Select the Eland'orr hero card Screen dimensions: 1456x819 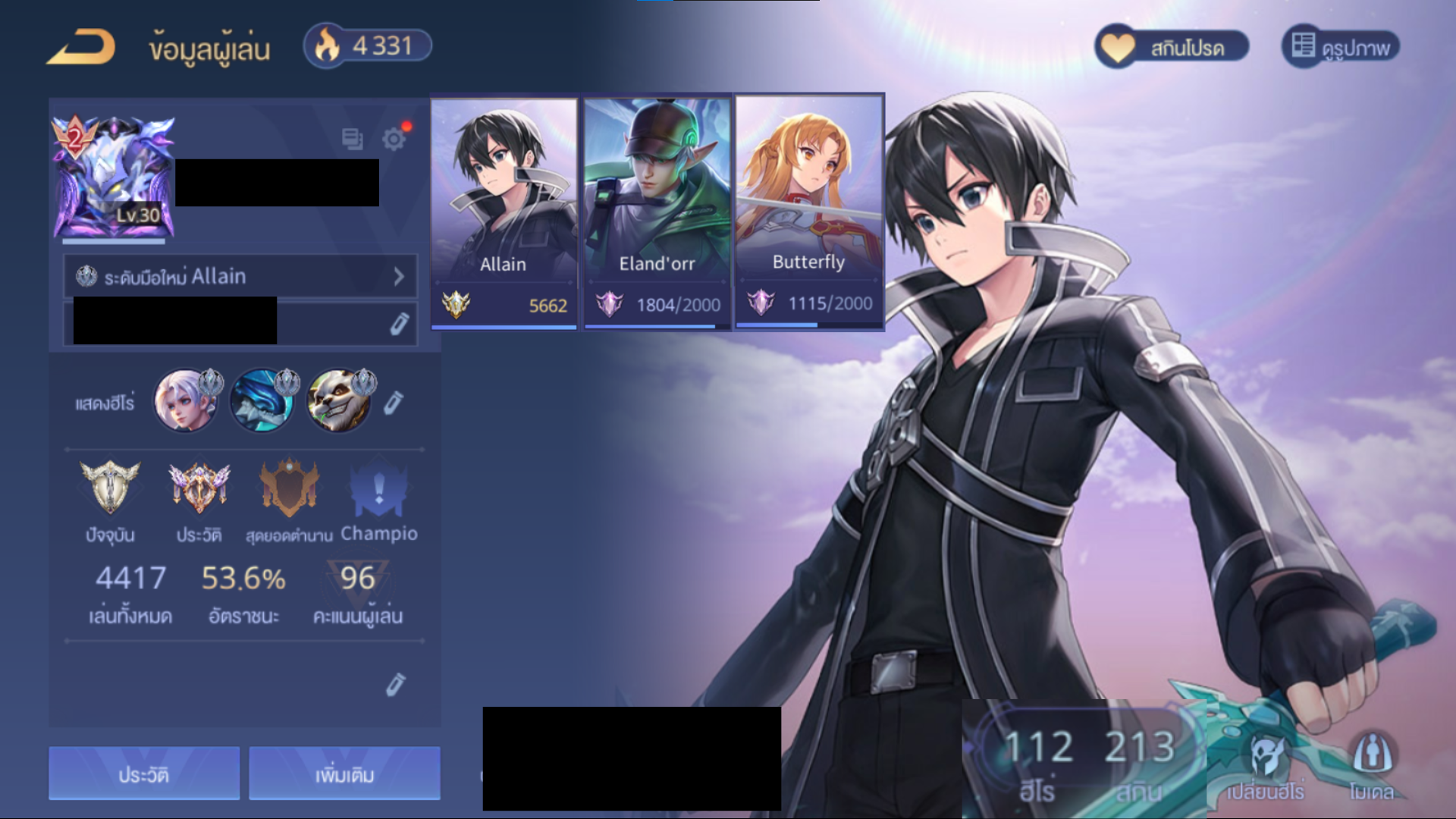click(x=657, y=212)
